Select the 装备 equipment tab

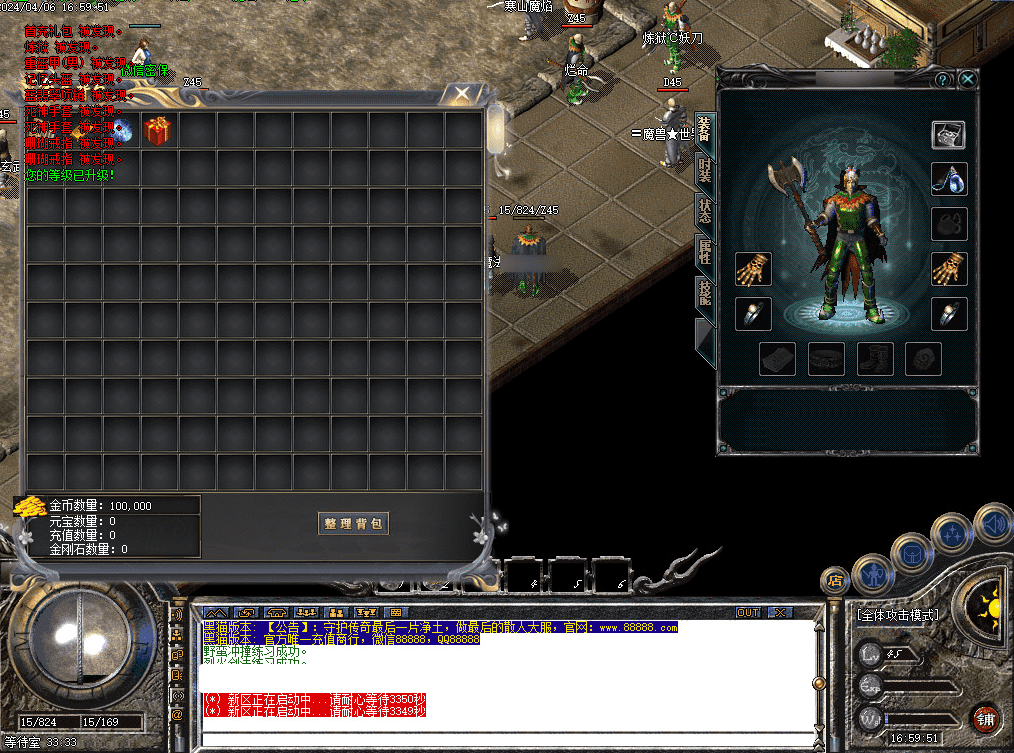point(705,132)
